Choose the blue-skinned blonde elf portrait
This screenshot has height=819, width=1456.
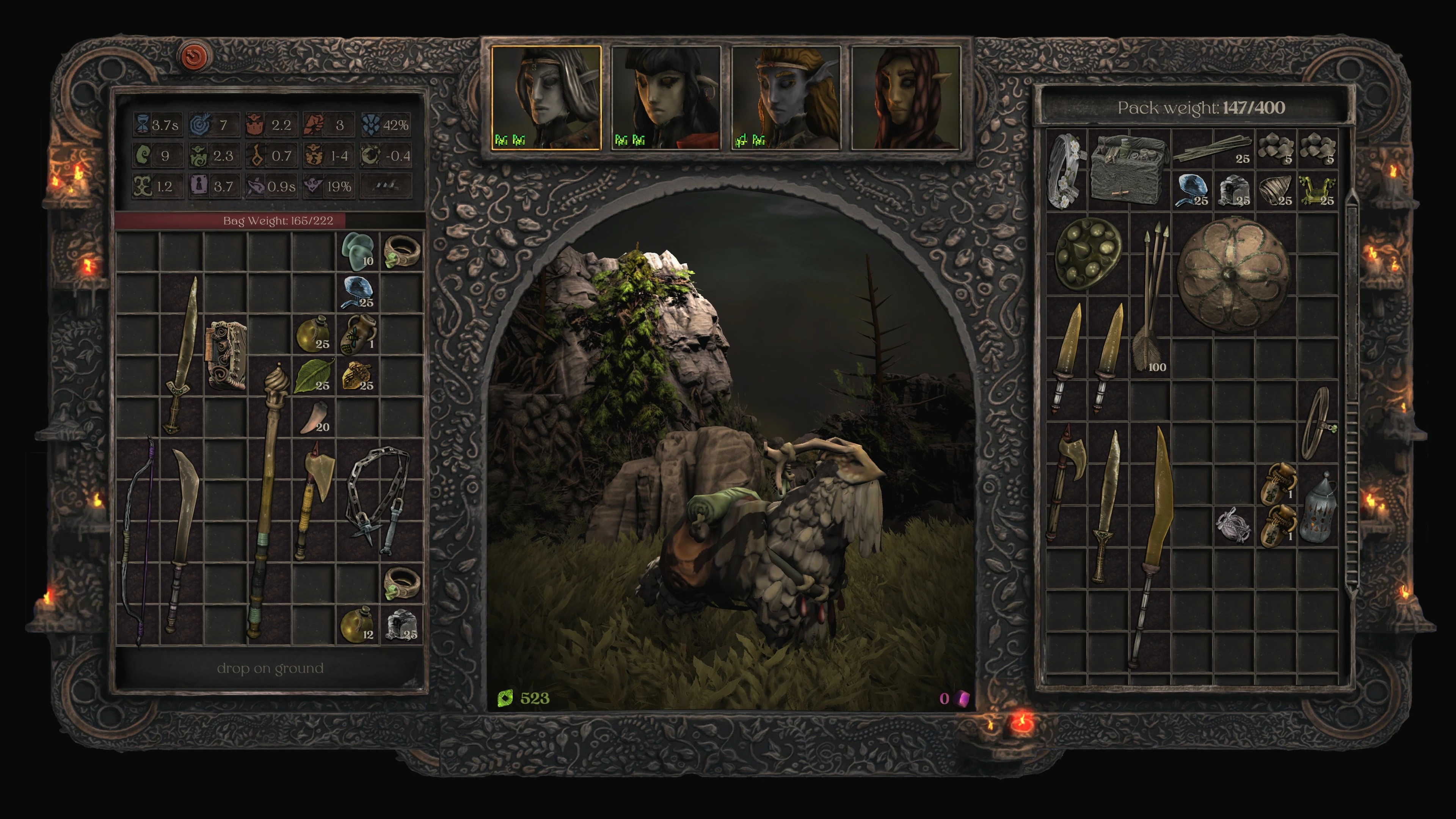[786, 98]
